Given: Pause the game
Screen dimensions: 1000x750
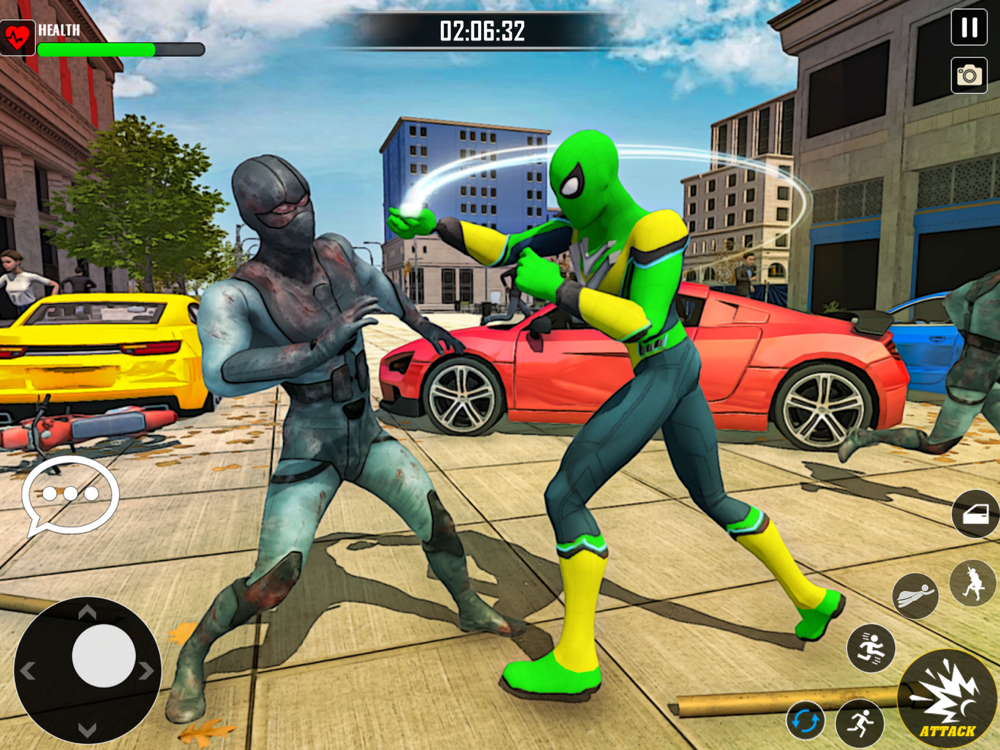Looking at the screenshot, I should [968, 27].
